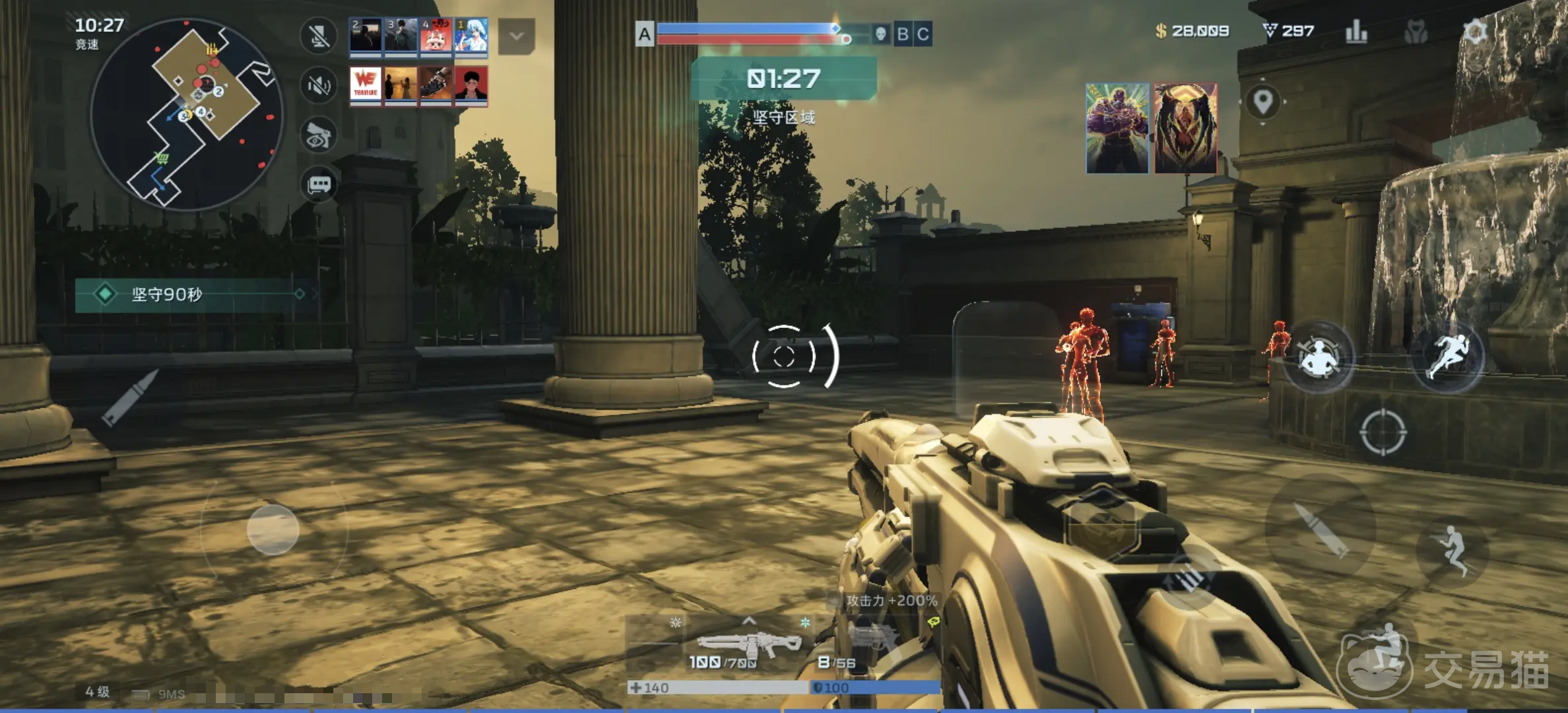The image size is (1568, 713).
Task: Tap the left-side bullet fire button
Action: (x=130, y=397)
